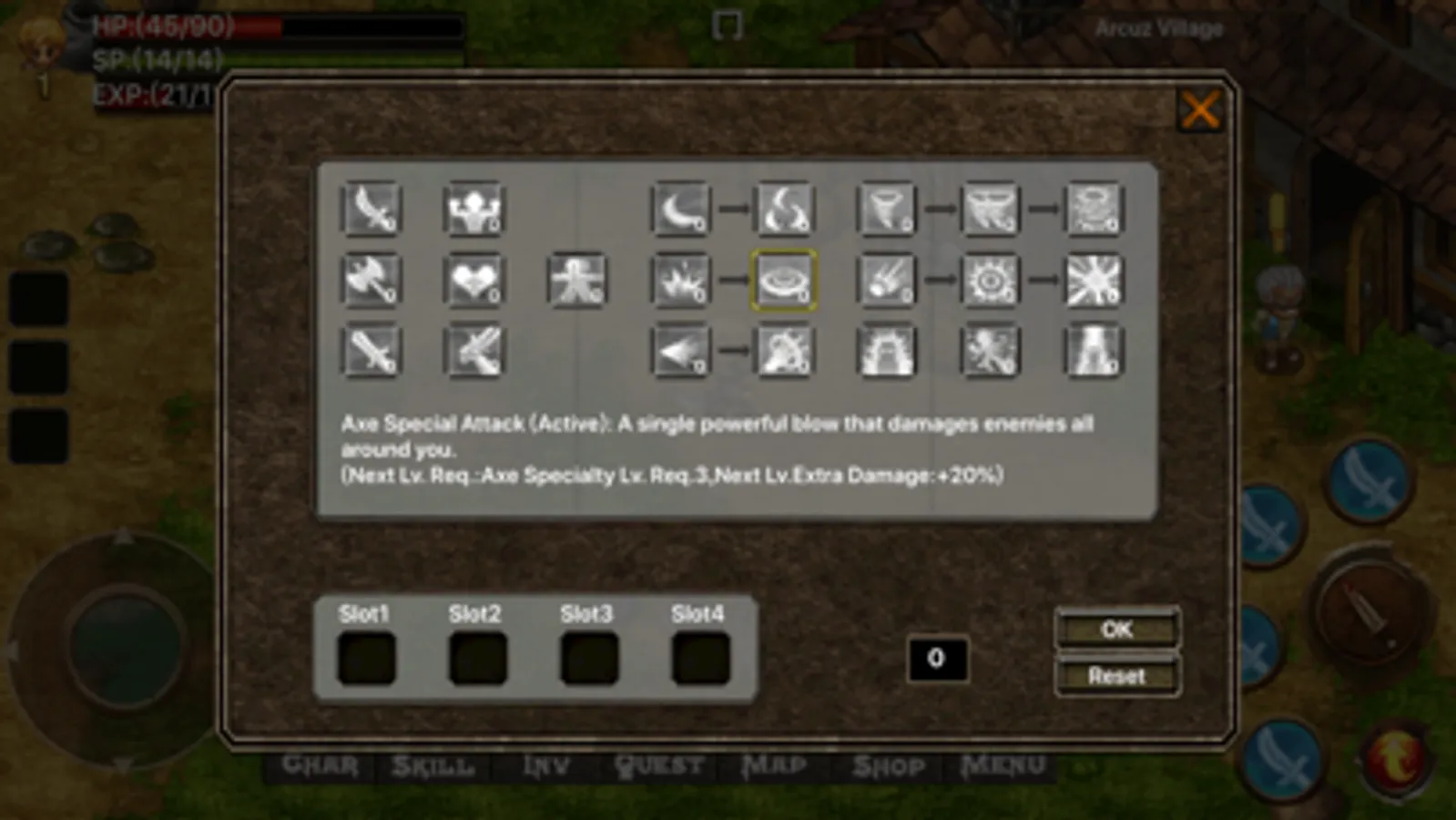Viewport: 1456px width, 820px height.
Task: Open the SHOP tab
Action: pos(886,764)
